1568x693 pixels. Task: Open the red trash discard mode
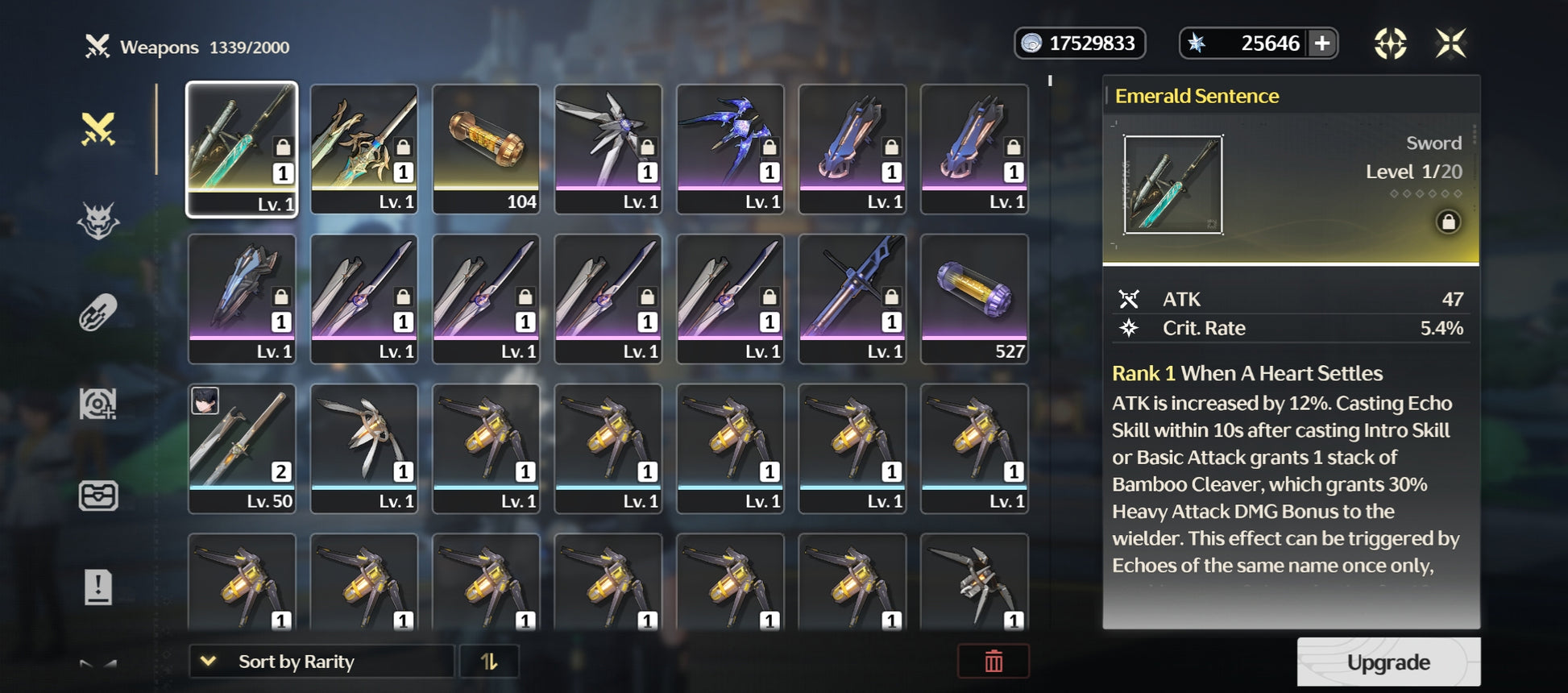click(x=993, y=662)
